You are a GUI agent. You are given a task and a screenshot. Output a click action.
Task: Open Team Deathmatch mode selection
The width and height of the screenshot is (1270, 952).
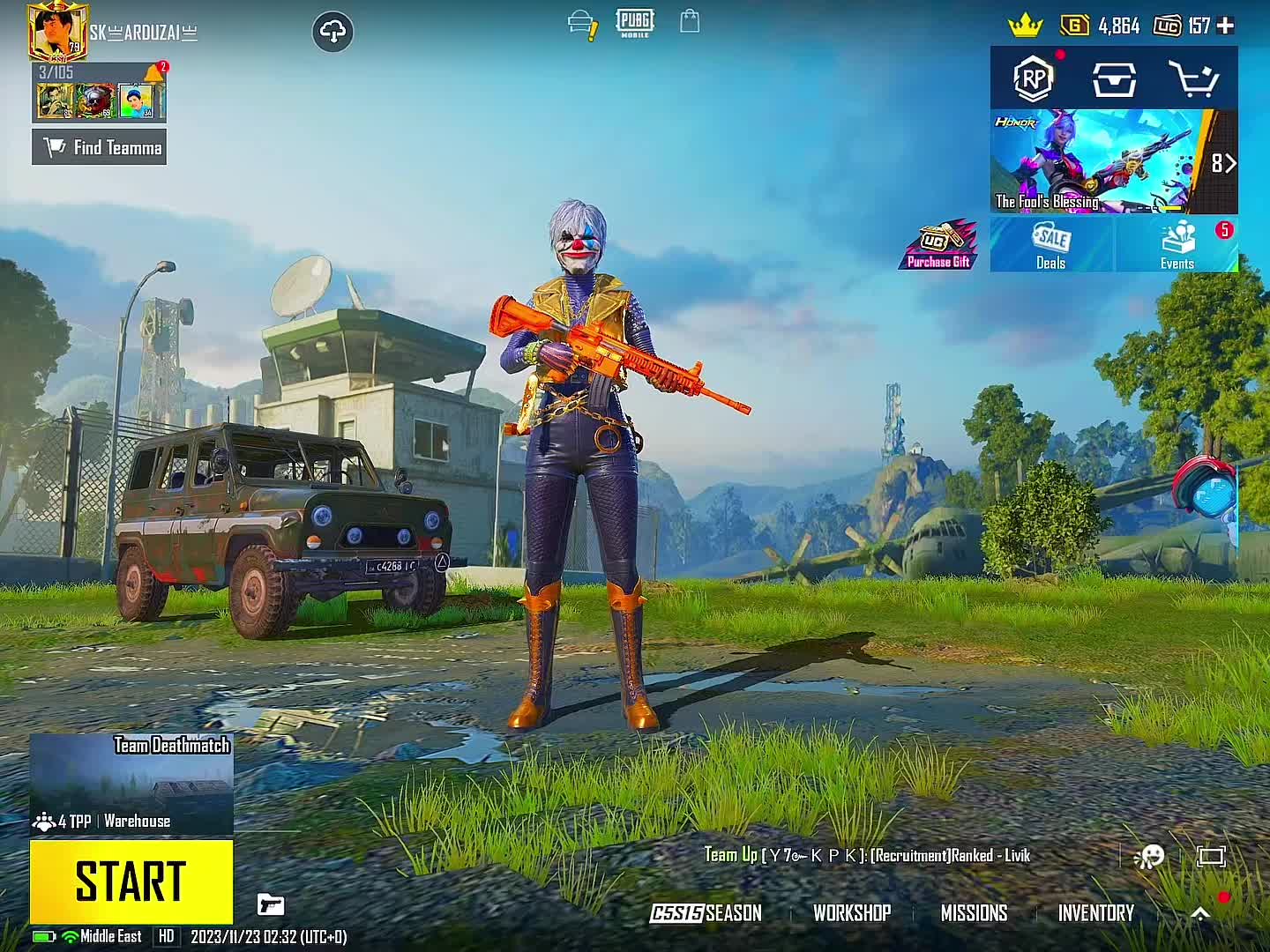point(131,784)
